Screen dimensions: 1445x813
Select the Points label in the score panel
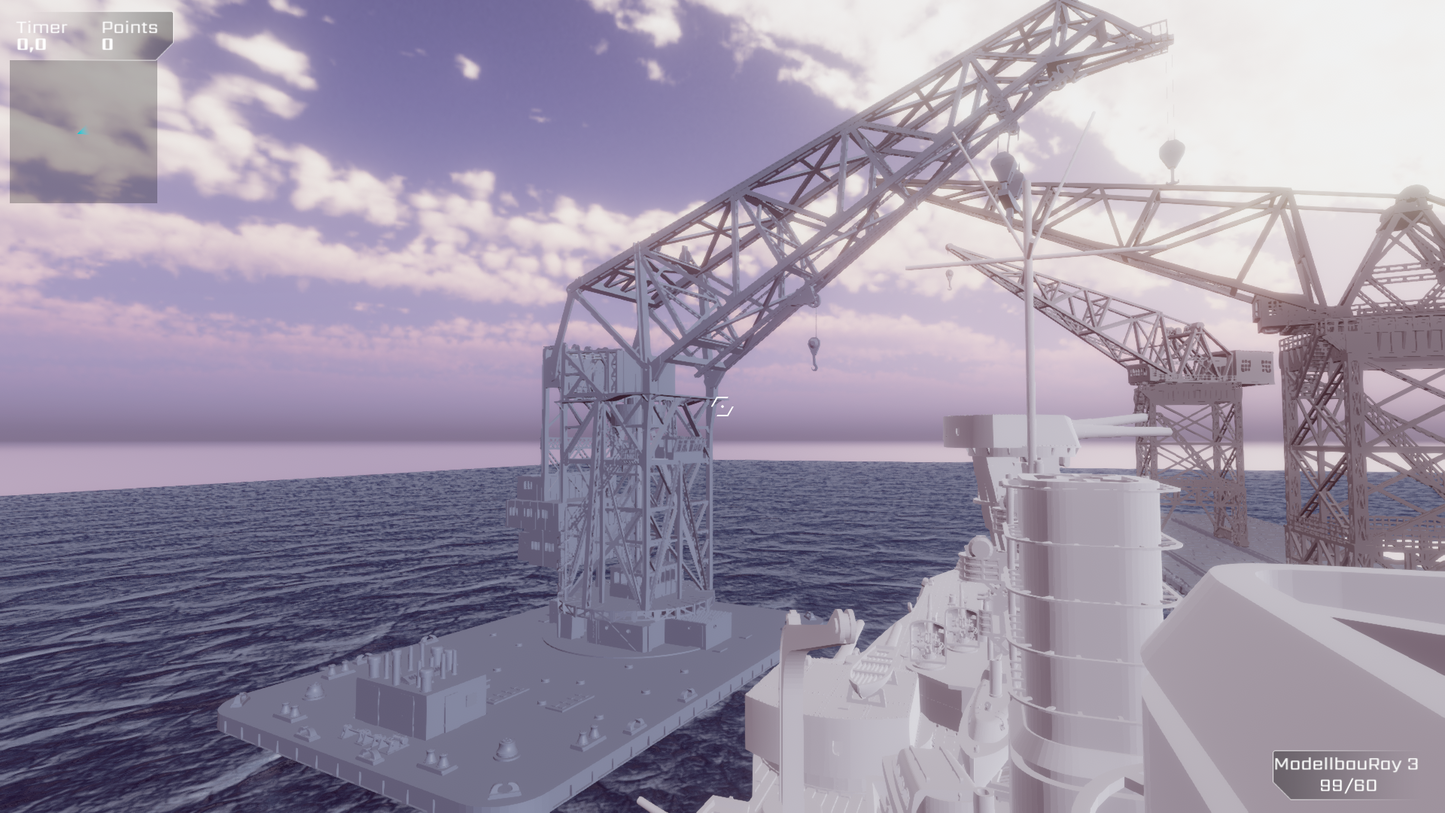coord(129,27)
